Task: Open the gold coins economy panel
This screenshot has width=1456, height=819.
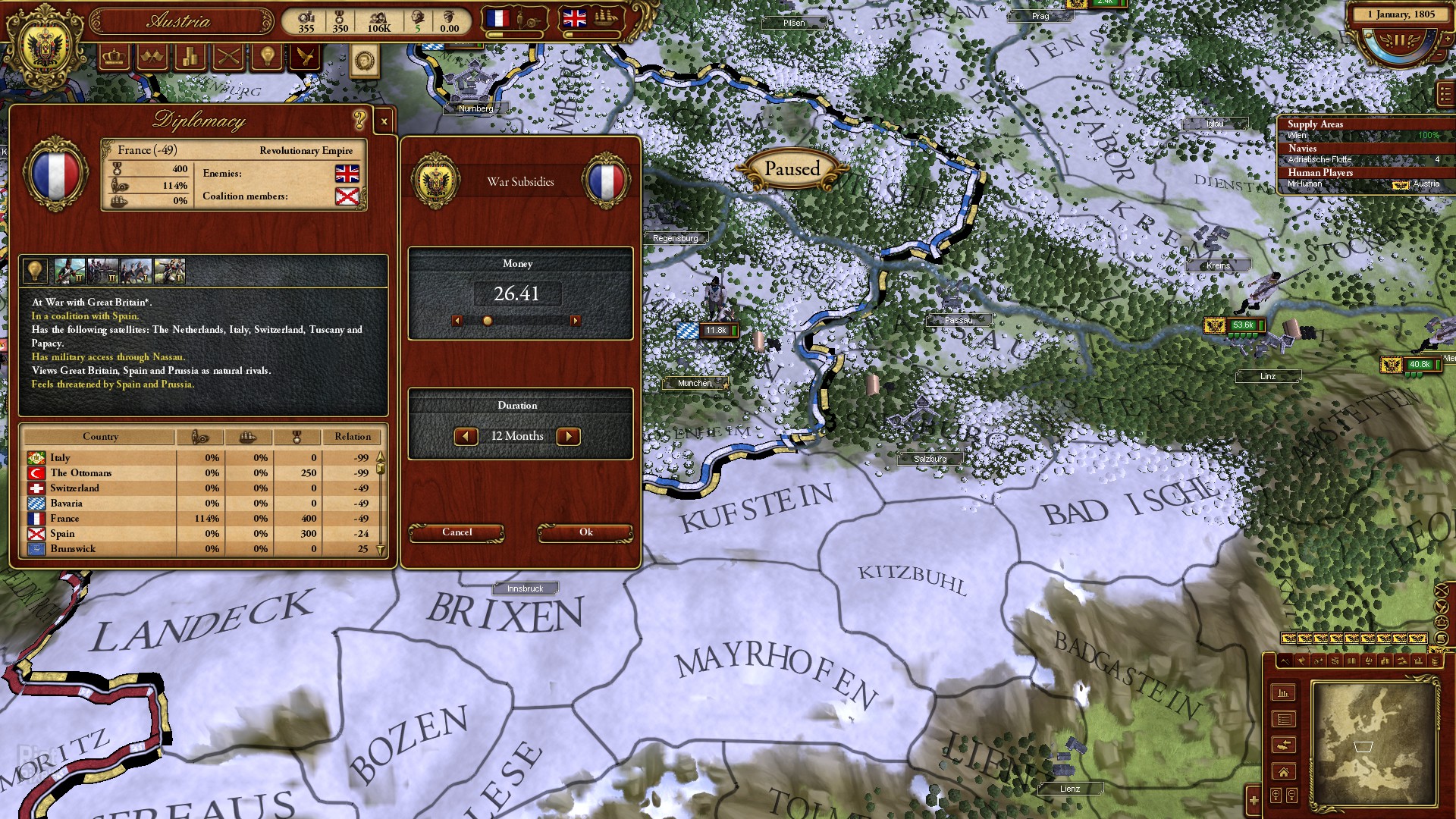Action: click(x=190, y=57)
